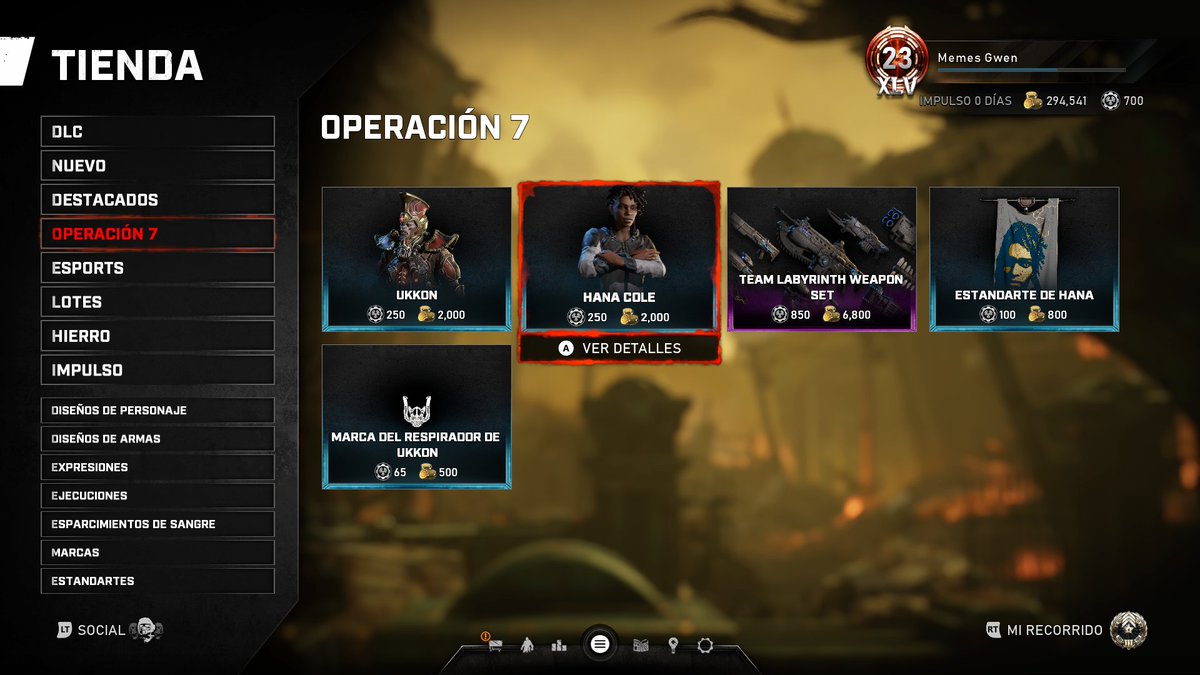Select the Nuevo category
Image resolution: width=1200 pixels, height=675 pixels.
click(157, 165)
